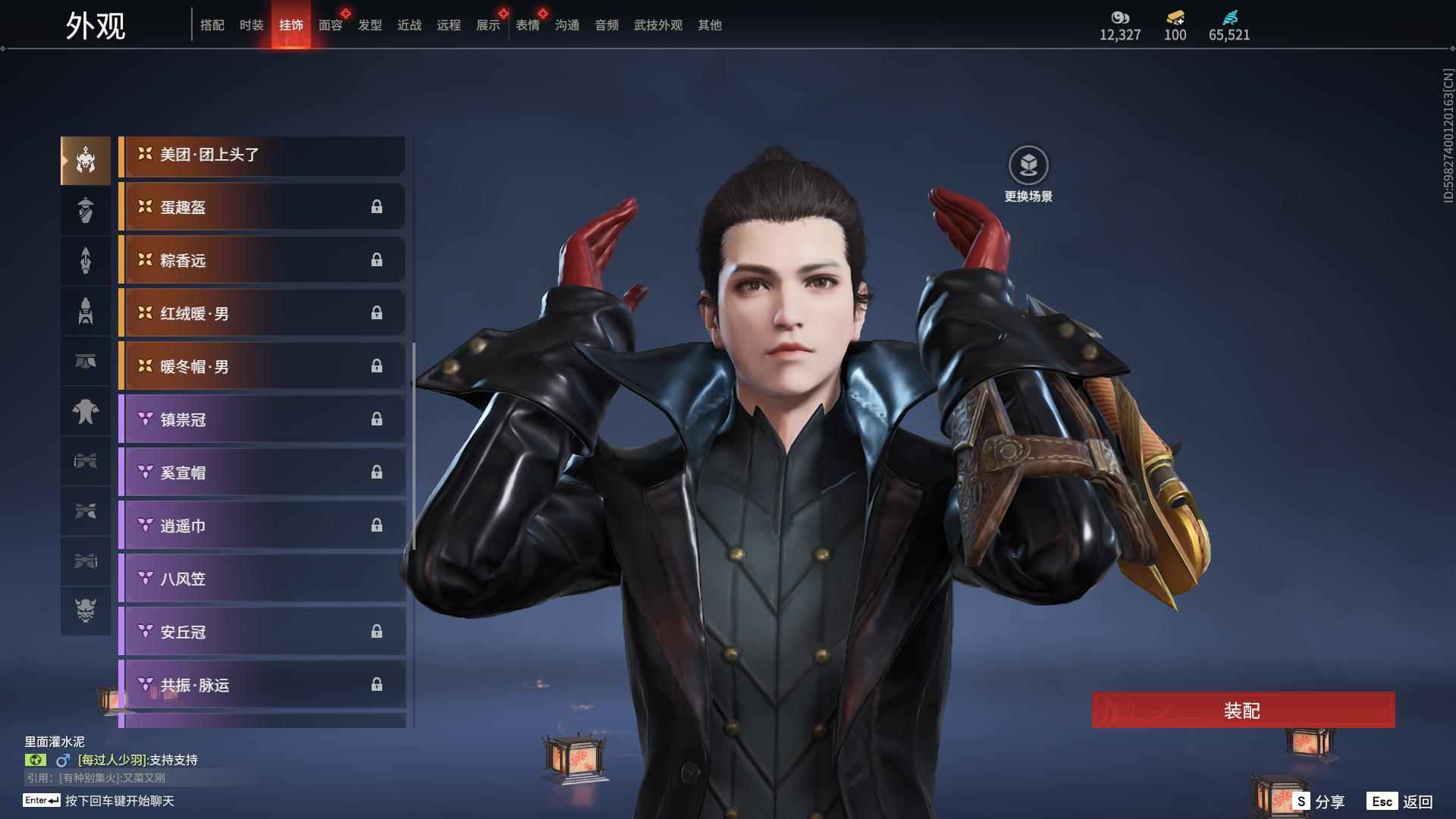Go to the 表情 tab

point(527,25)
